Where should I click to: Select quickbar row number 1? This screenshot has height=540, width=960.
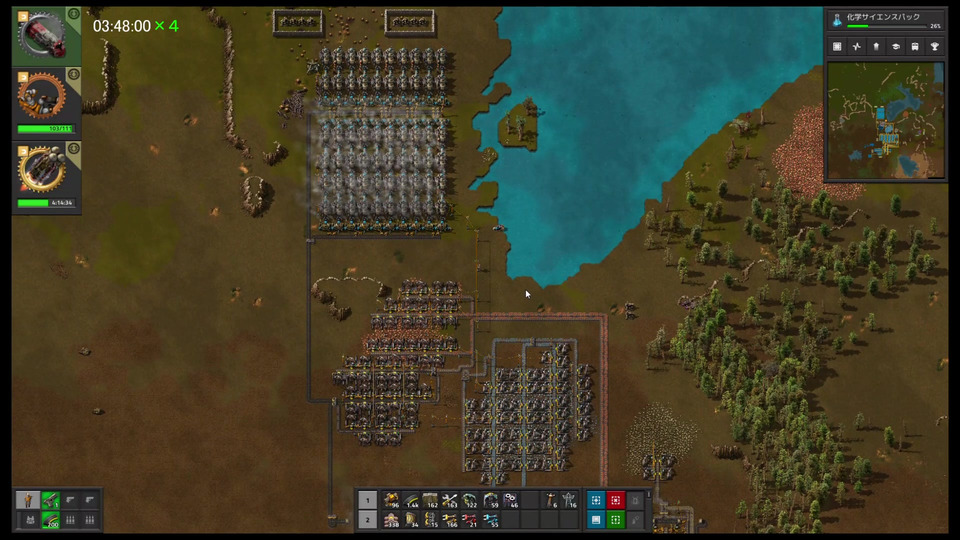367,500
